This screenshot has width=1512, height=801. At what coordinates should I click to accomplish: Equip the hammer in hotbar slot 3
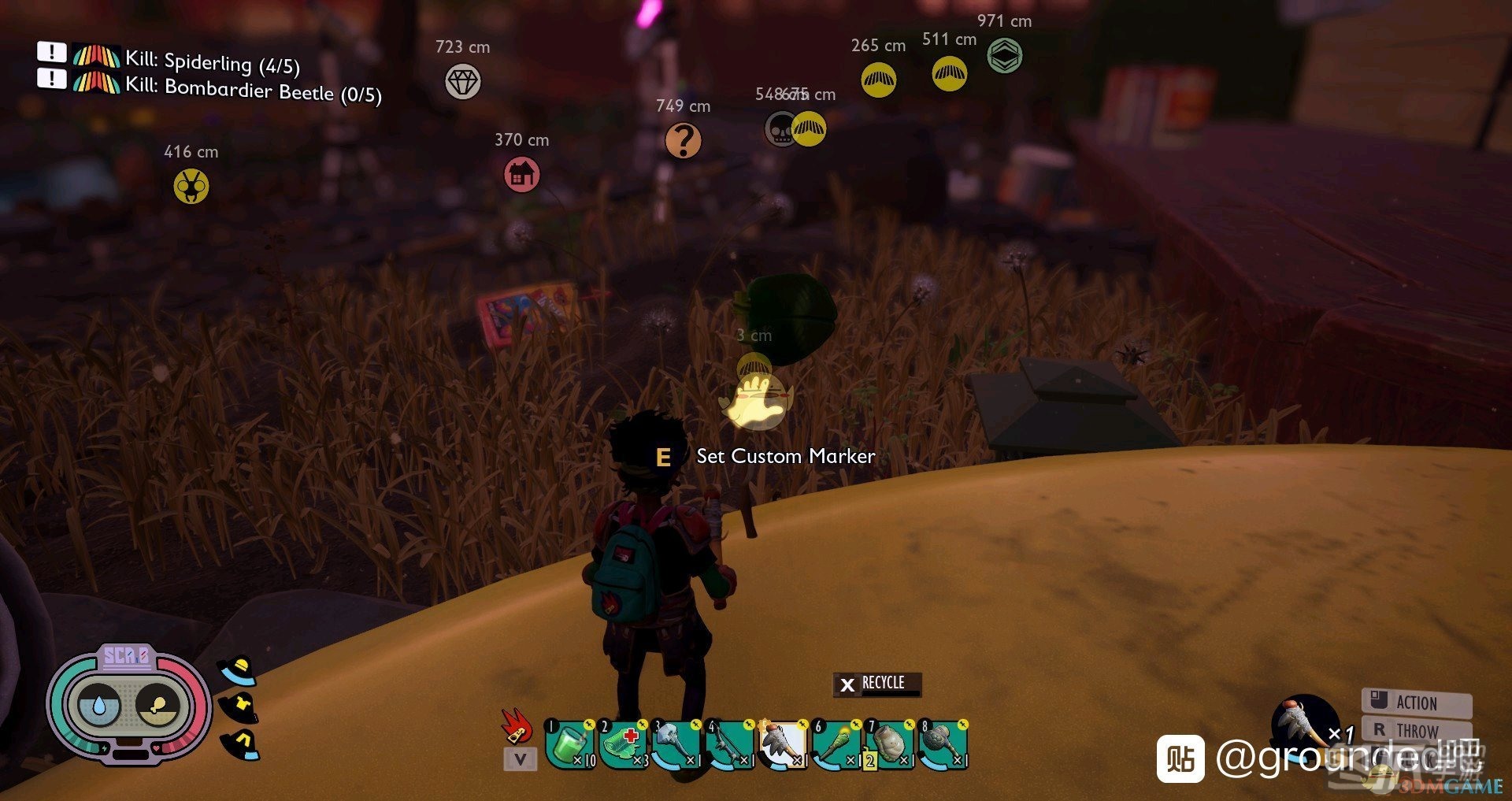(x=676, y=744)
